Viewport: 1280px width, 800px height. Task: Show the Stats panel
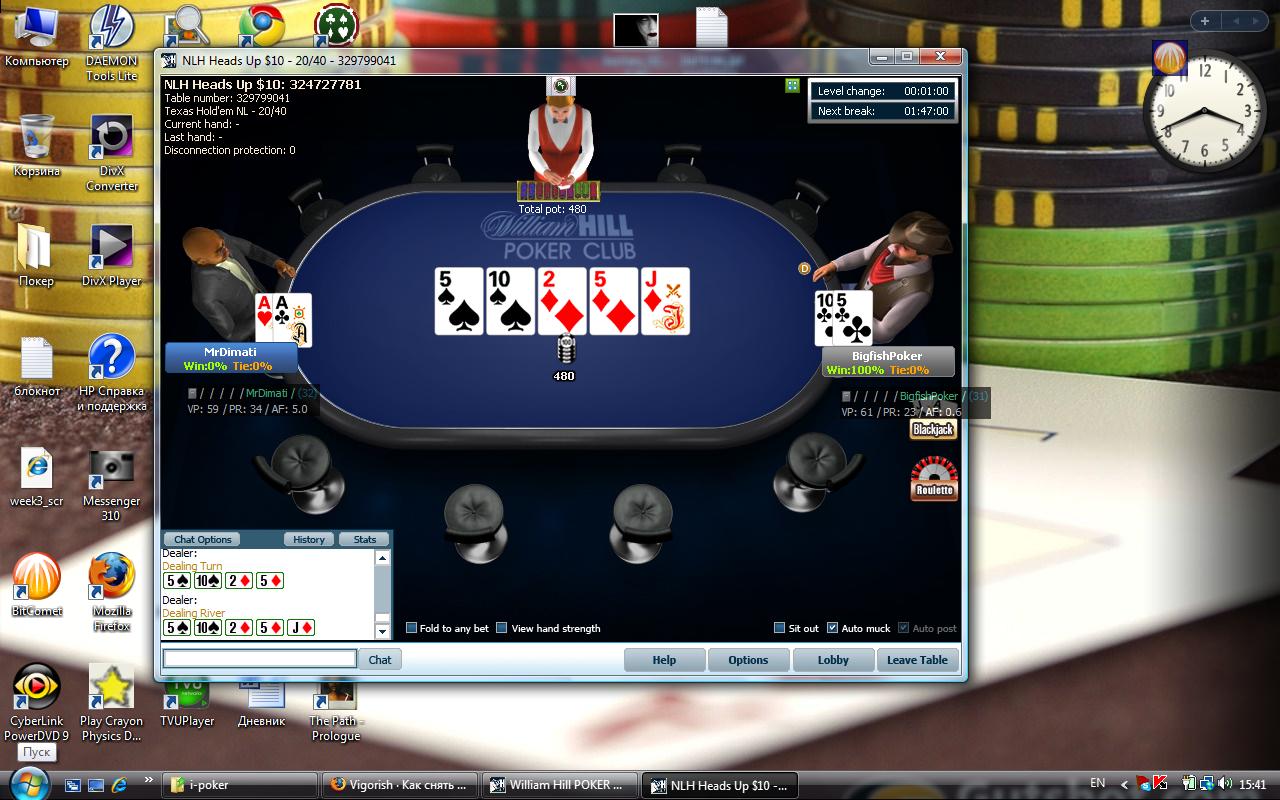[x=365, y=539]
